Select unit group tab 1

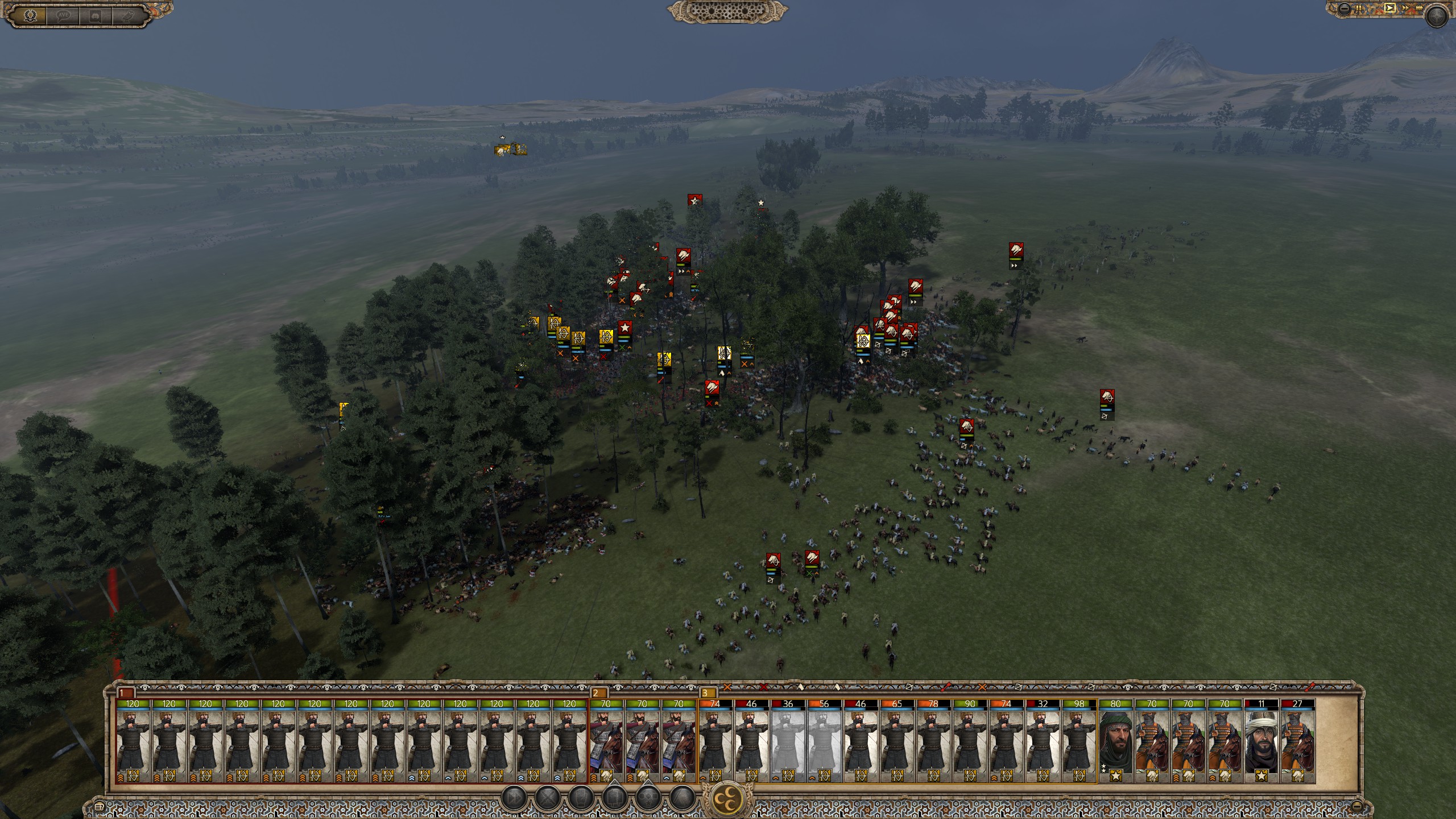click(x=125, y=693)
